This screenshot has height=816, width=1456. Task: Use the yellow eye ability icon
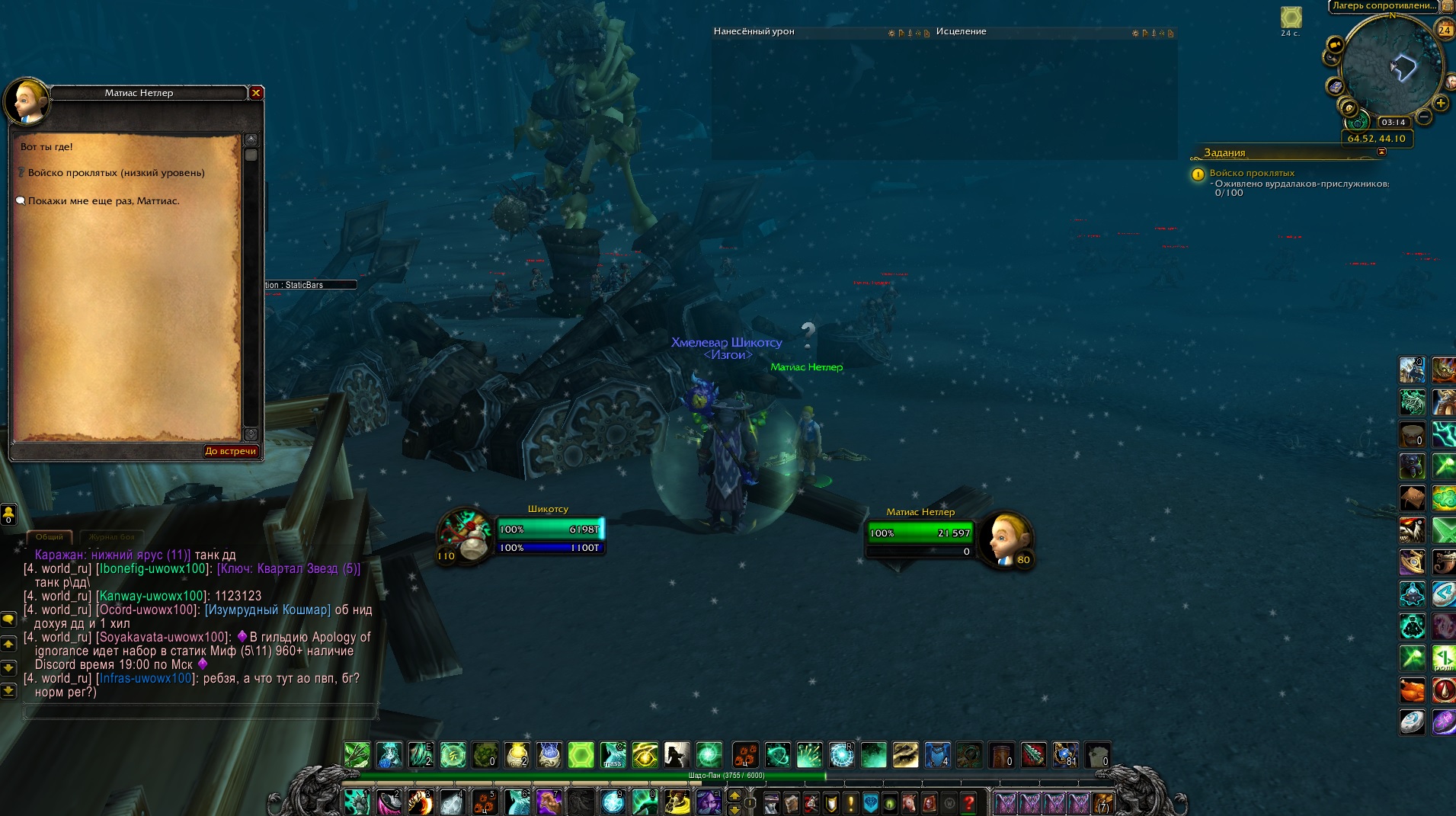pos(645,755)
